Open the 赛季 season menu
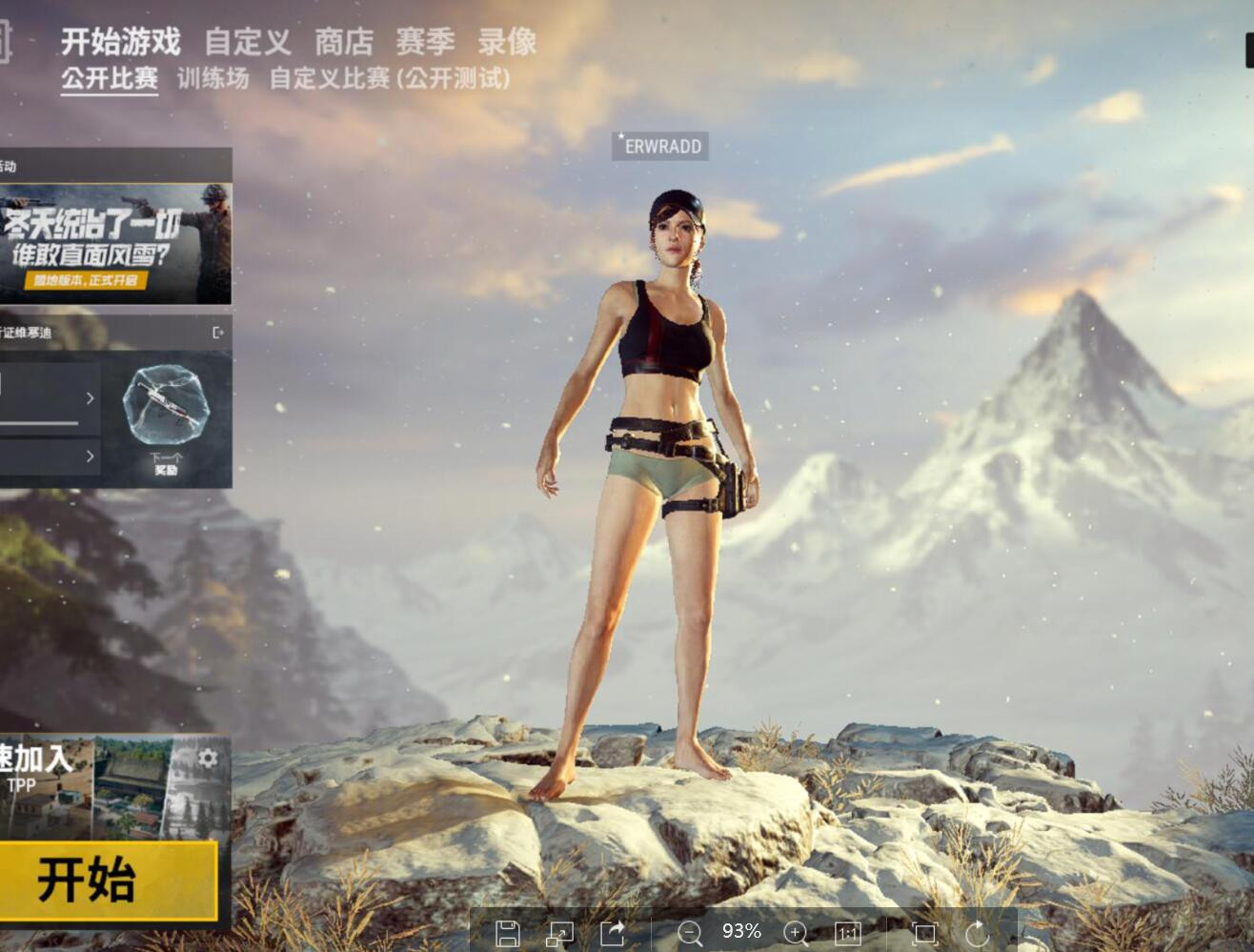The width and height of the screenshot is (1254, 952). pyautogui.click(x=425, y=42)
